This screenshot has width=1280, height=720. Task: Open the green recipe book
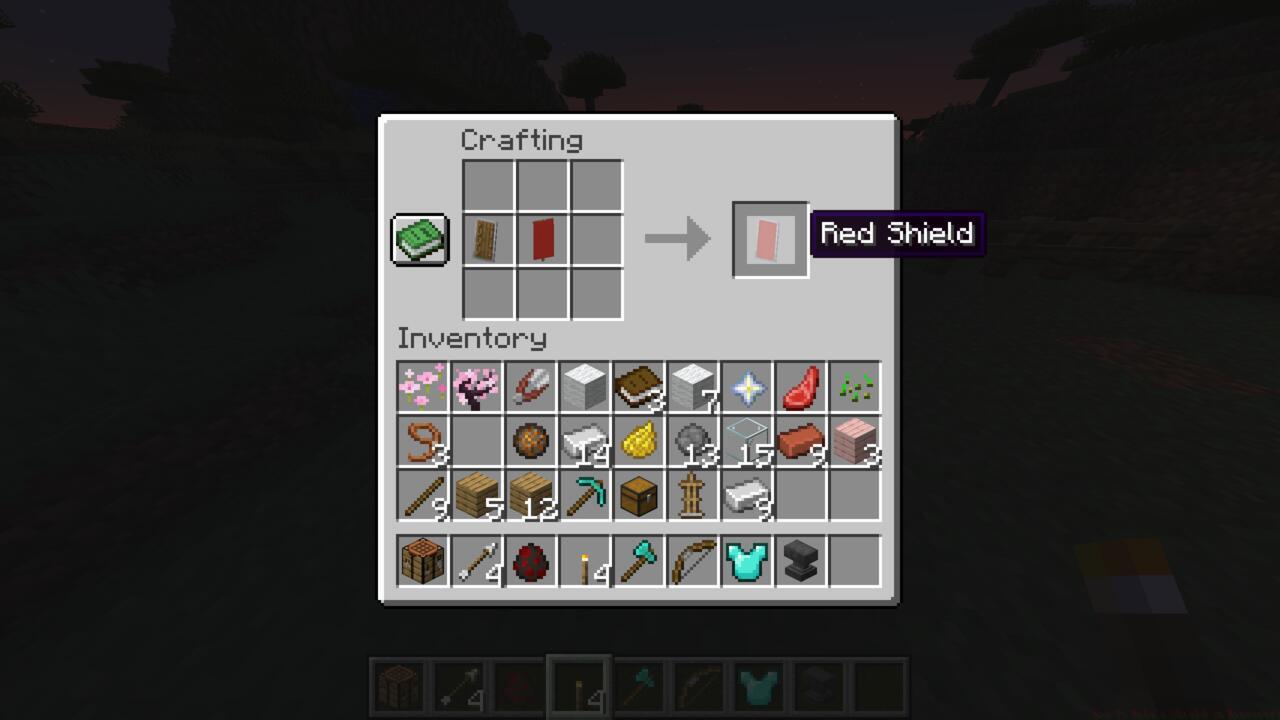419,239
